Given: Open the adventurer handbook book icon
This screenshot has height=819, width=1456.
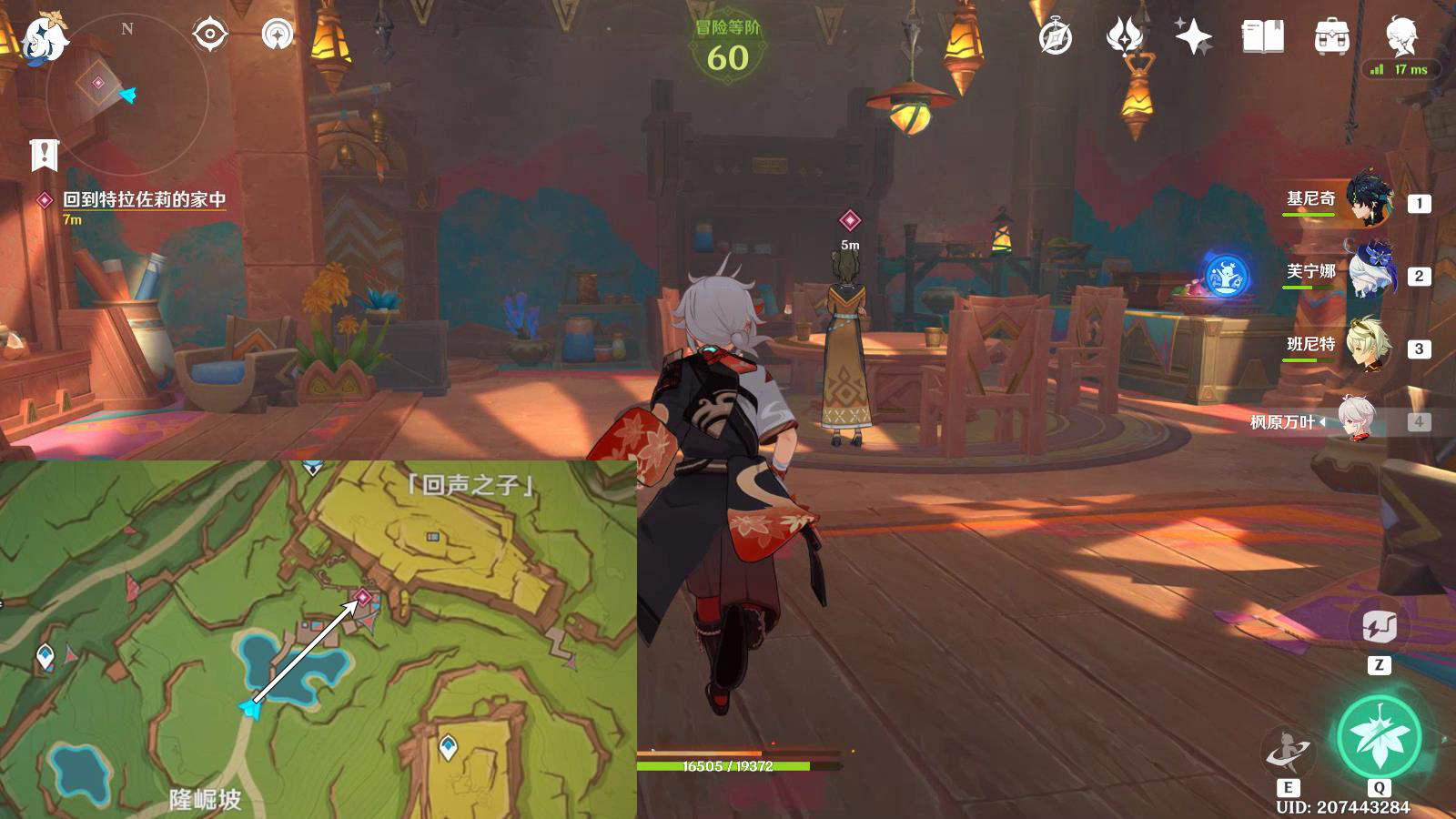Looking at the screenshot, I should pos(1262,37).
